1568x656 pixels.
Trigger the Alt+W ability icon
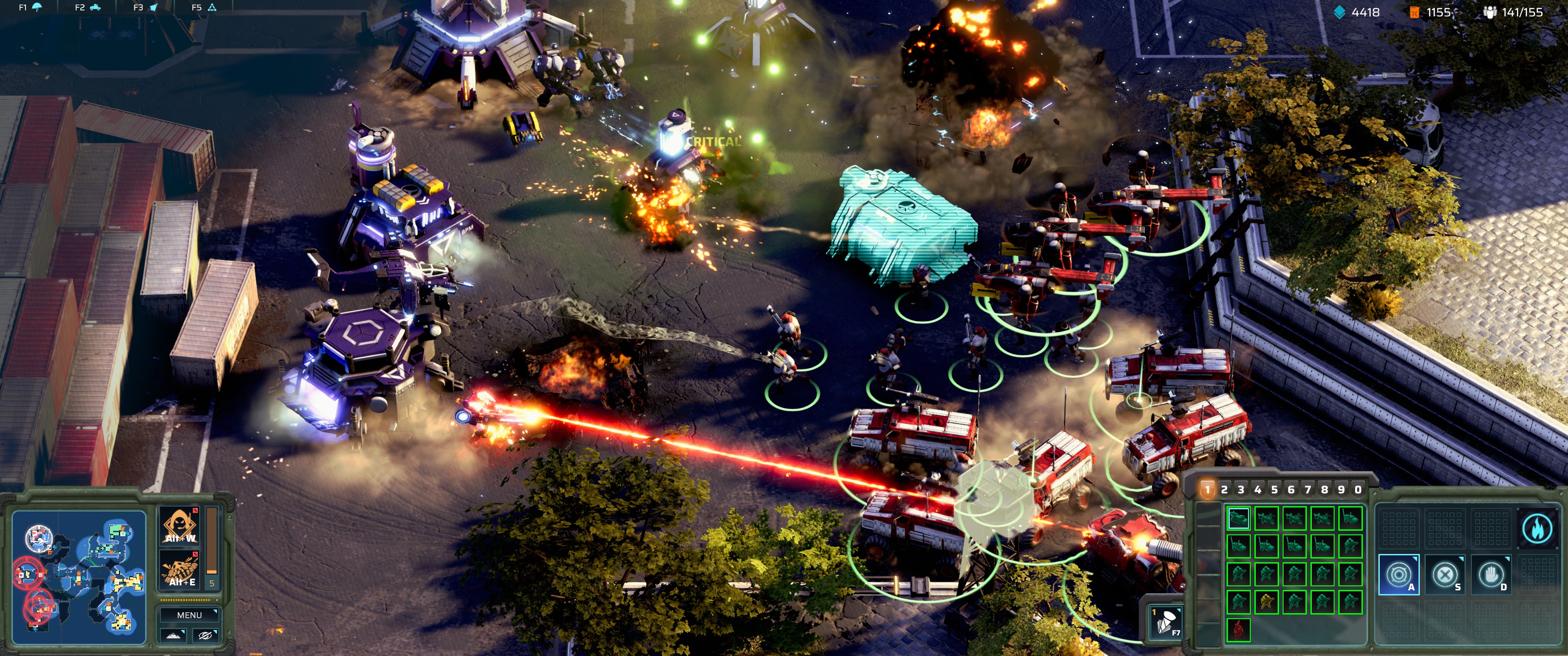(179, 525)
